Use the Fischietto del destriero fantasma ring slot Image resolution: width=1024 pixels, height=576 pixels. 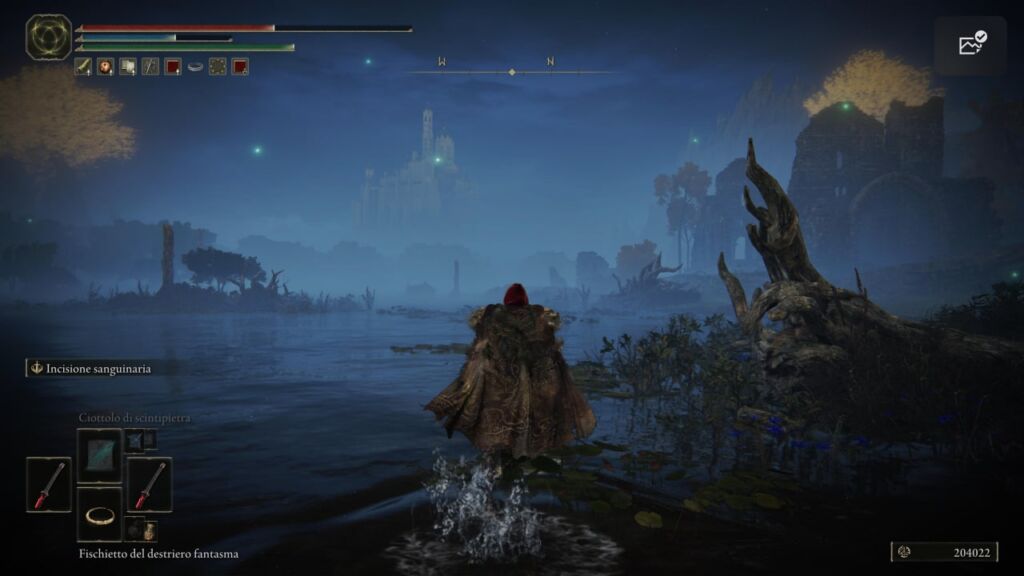click(x=100, y=514)
